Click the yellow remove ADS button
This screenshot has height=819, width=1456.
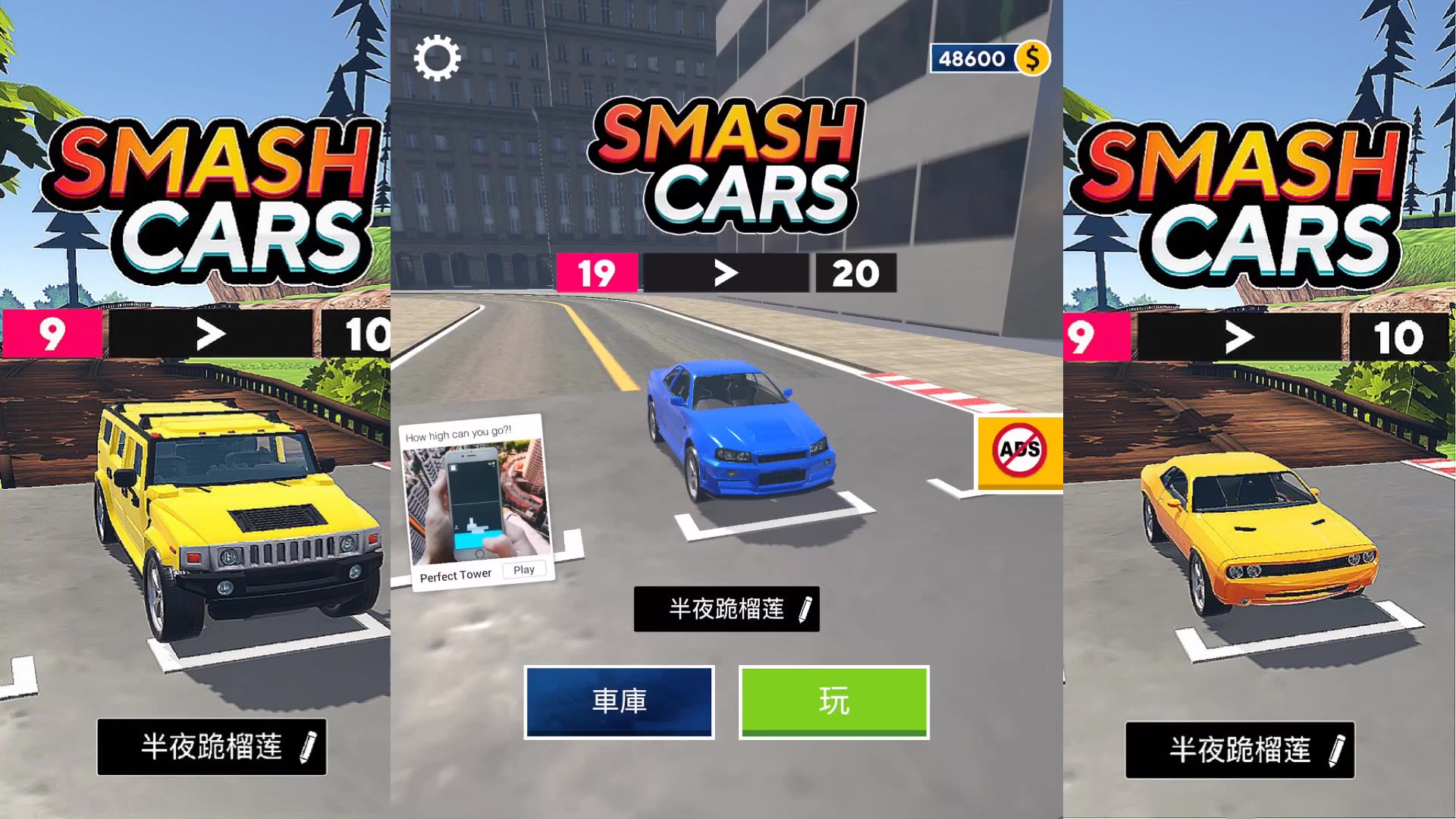point(1019,452)
